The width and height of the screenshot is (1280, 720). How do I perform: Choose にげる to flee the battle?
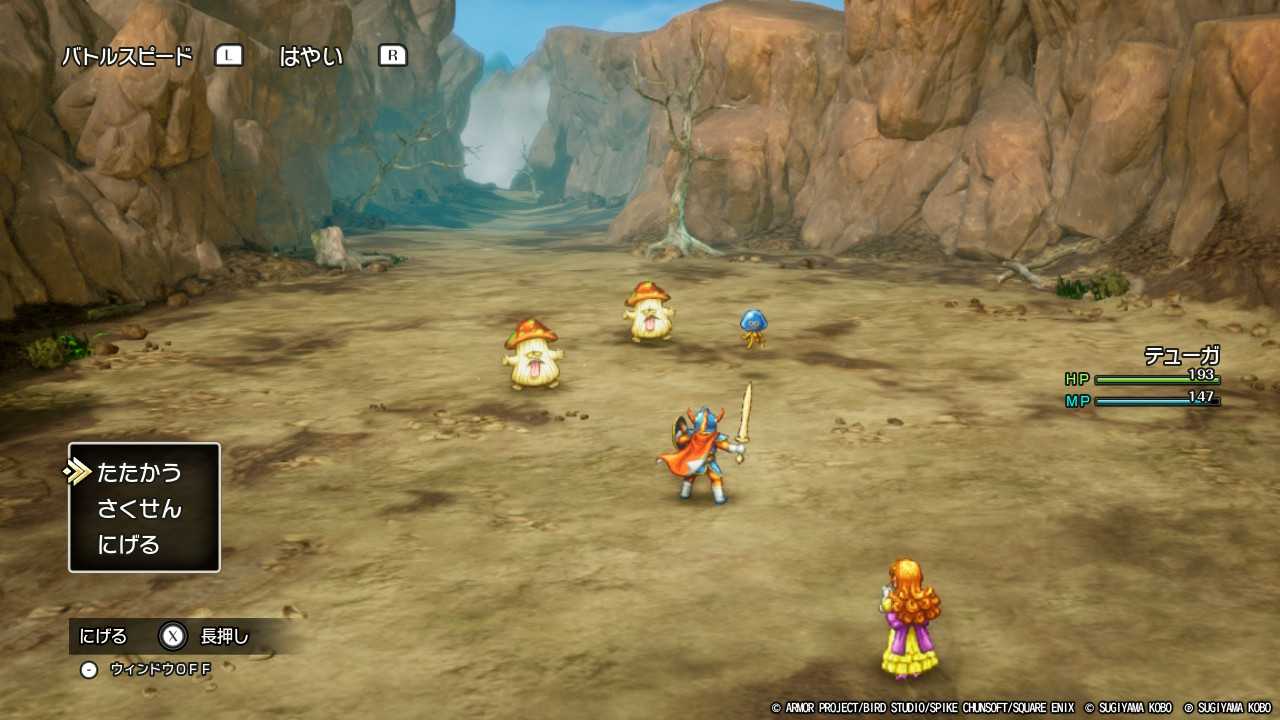pos(126,543)
